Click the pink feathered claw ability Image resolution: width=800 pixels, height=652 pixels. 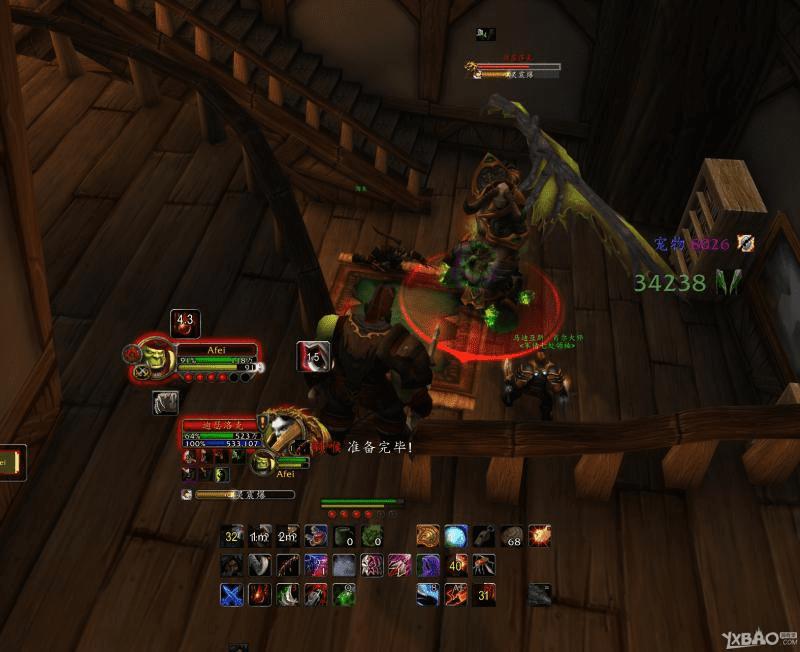[x=400, y=566]
